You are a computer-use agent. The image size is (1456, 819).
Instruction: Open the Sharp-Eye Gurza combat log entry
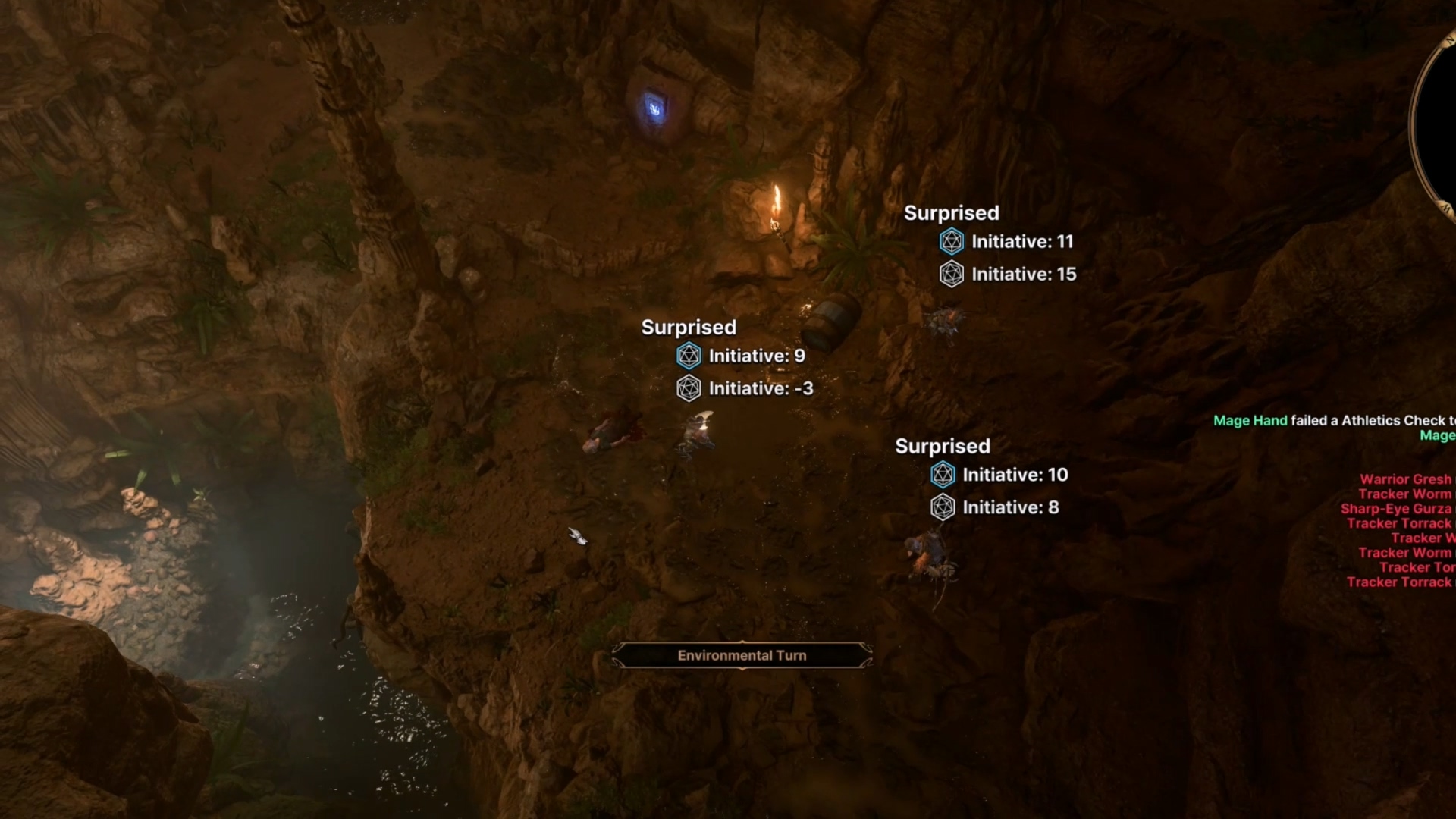1395,509
